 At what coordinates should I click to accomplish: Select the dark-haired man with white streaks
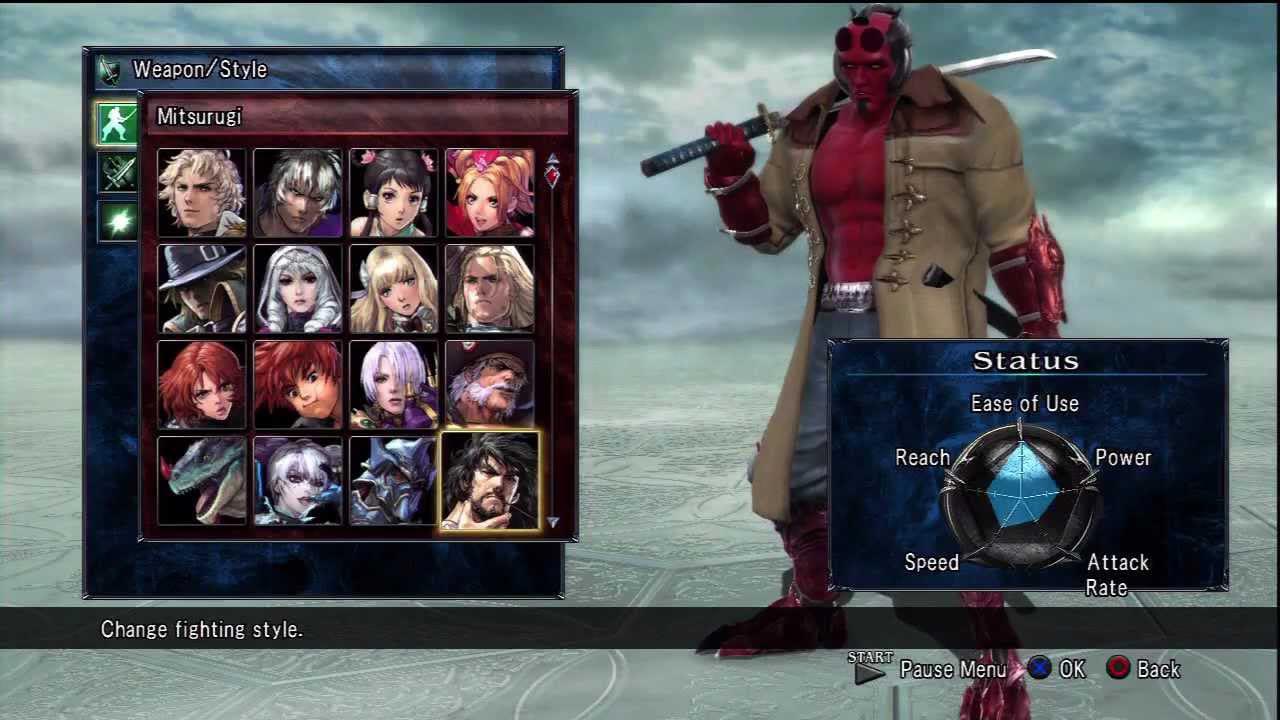(x=297, y=192)
